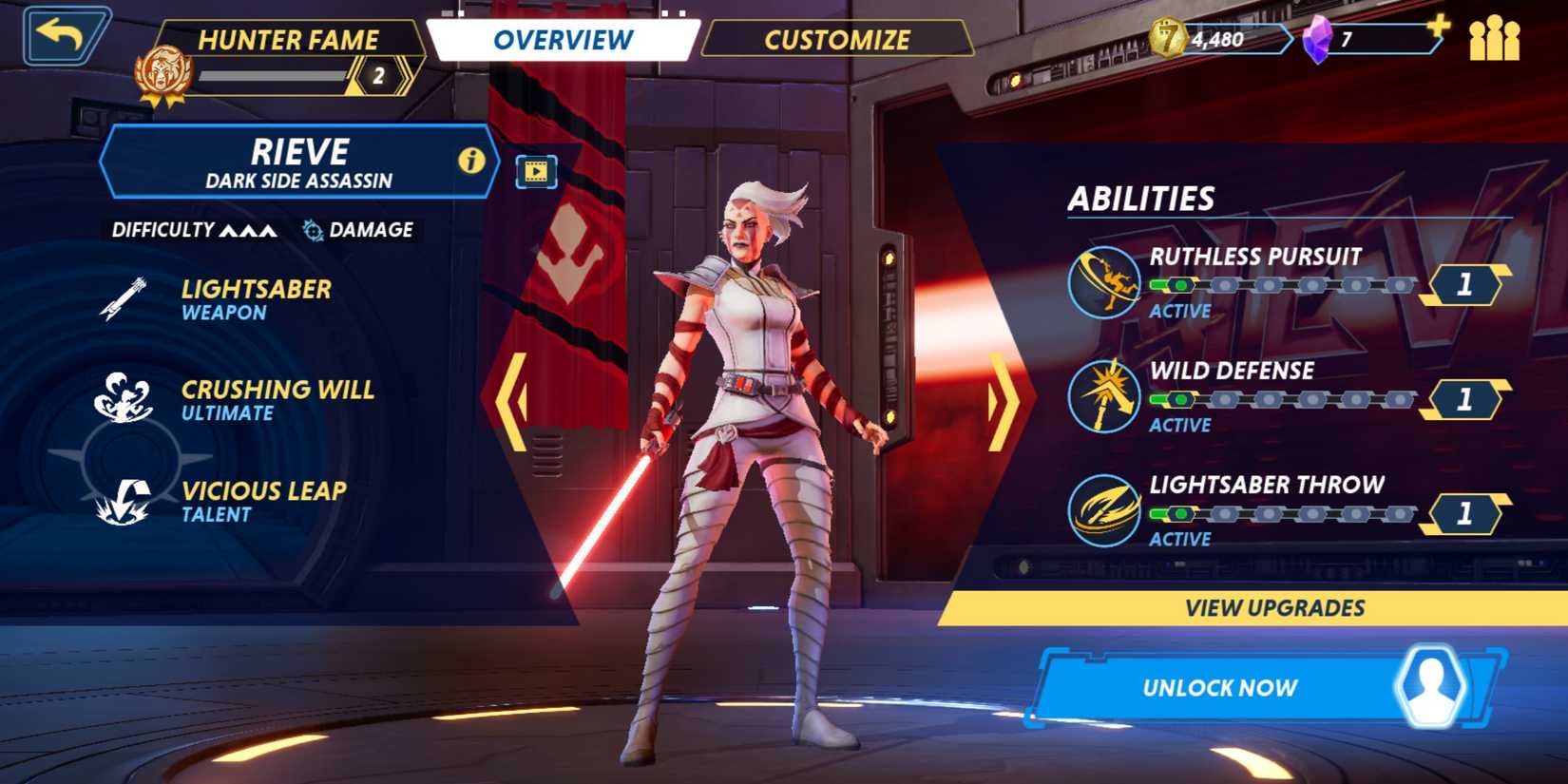Show the next hunter with right arrow
The width and height of the screenshot is (1568, 784).
[x=1002, y=401]
